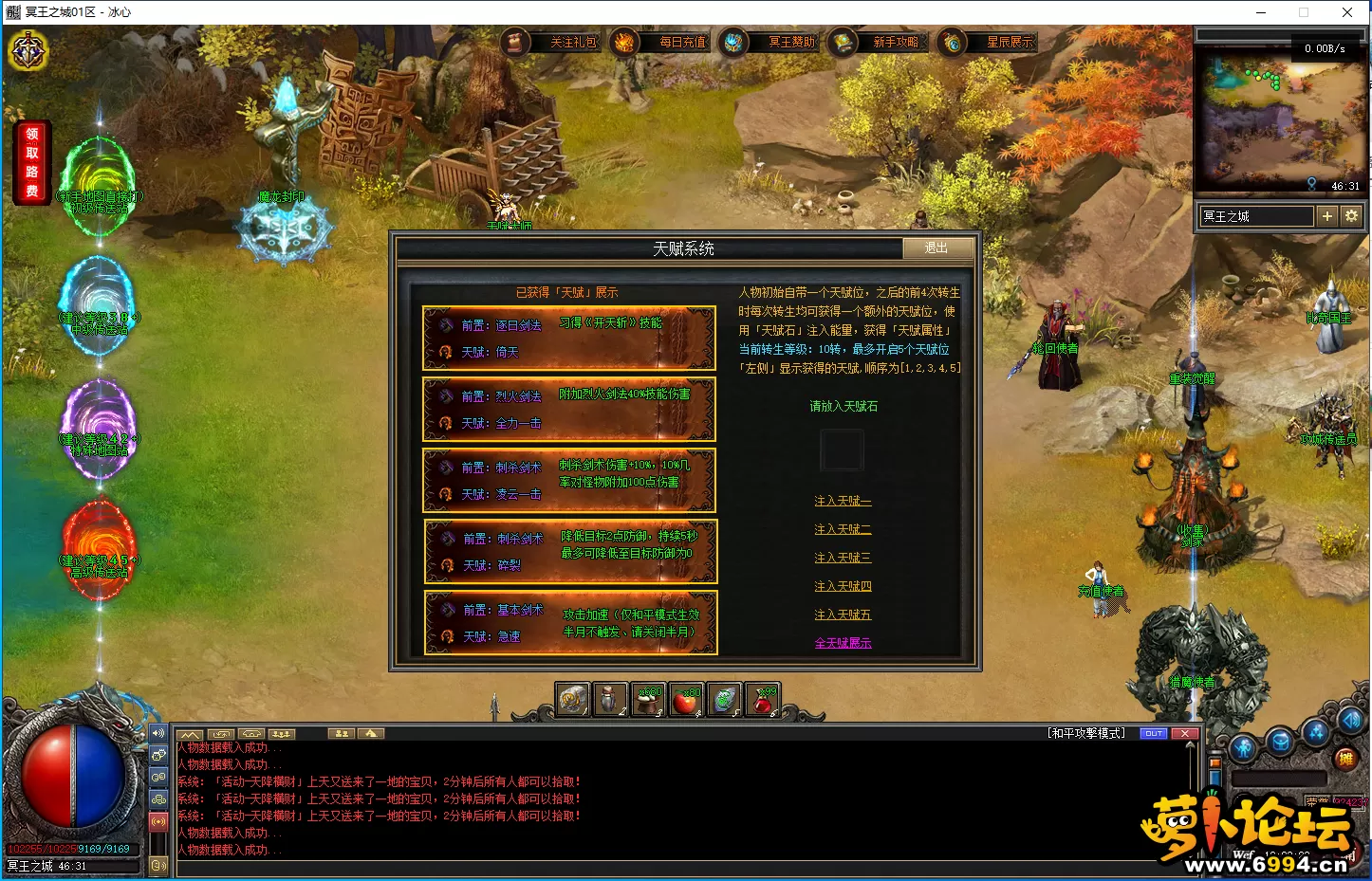The height and width of the screenshot is (881, 1372).
Task: Open the 关注礼包 menu
Action: click(x=555, y=43)
